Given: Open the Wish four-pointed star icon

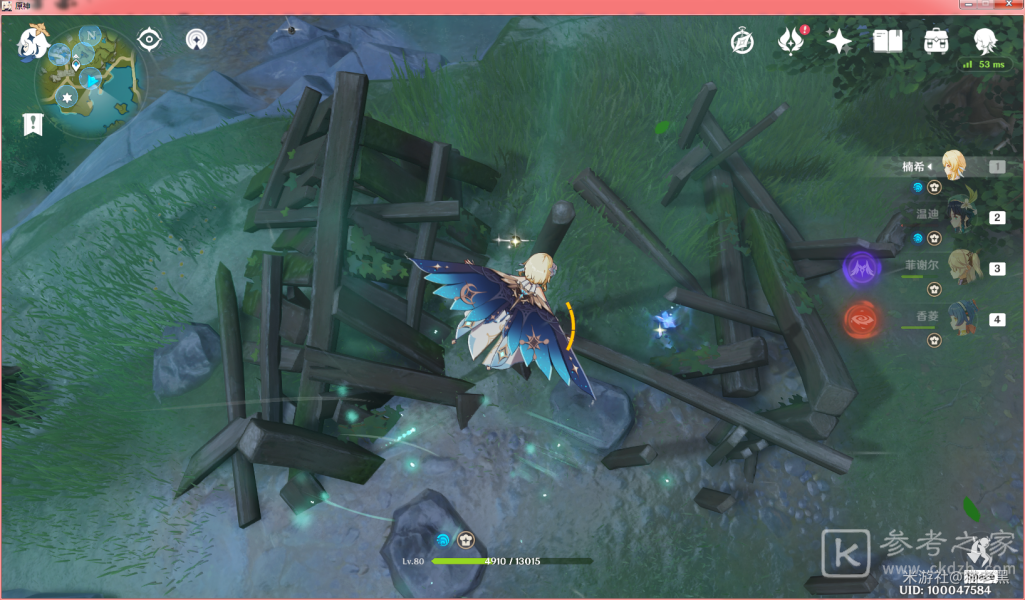Looking at the screenshot, I should (x=839, y=42).
